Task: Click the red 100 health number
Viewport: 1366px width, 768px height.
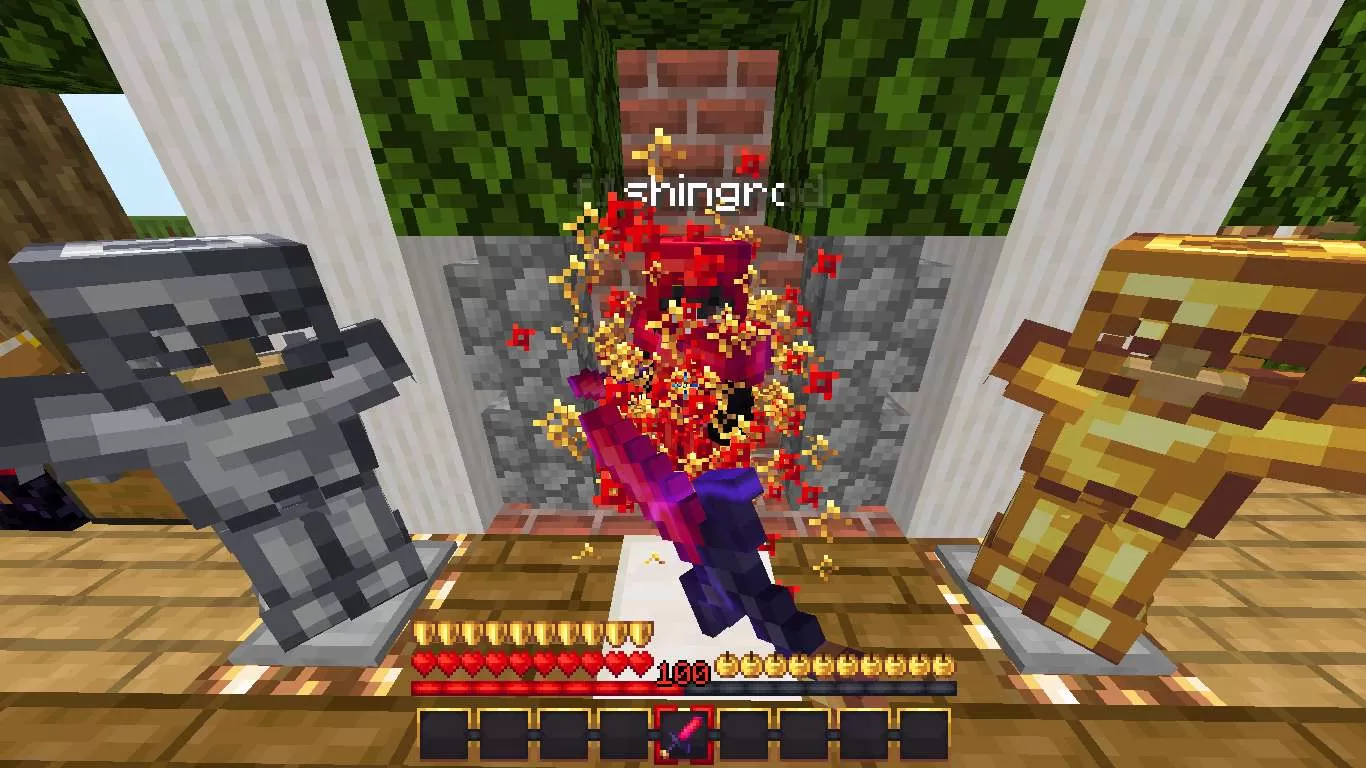Action: pyautogui.click(x=682, y=671)
